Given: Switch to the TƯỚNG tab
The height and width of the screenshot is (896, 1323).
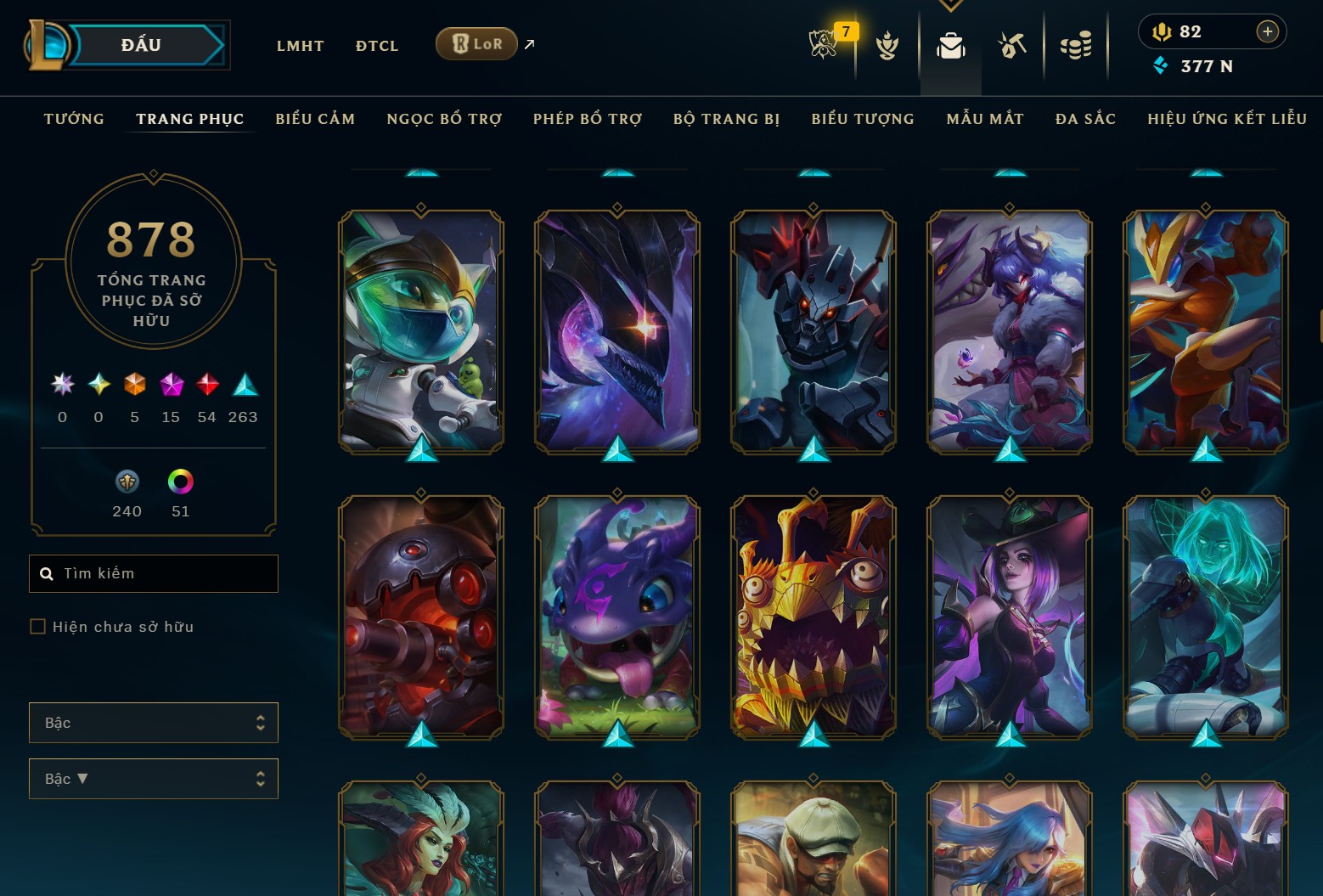Looking at the screenshot, I should (74, 119).
